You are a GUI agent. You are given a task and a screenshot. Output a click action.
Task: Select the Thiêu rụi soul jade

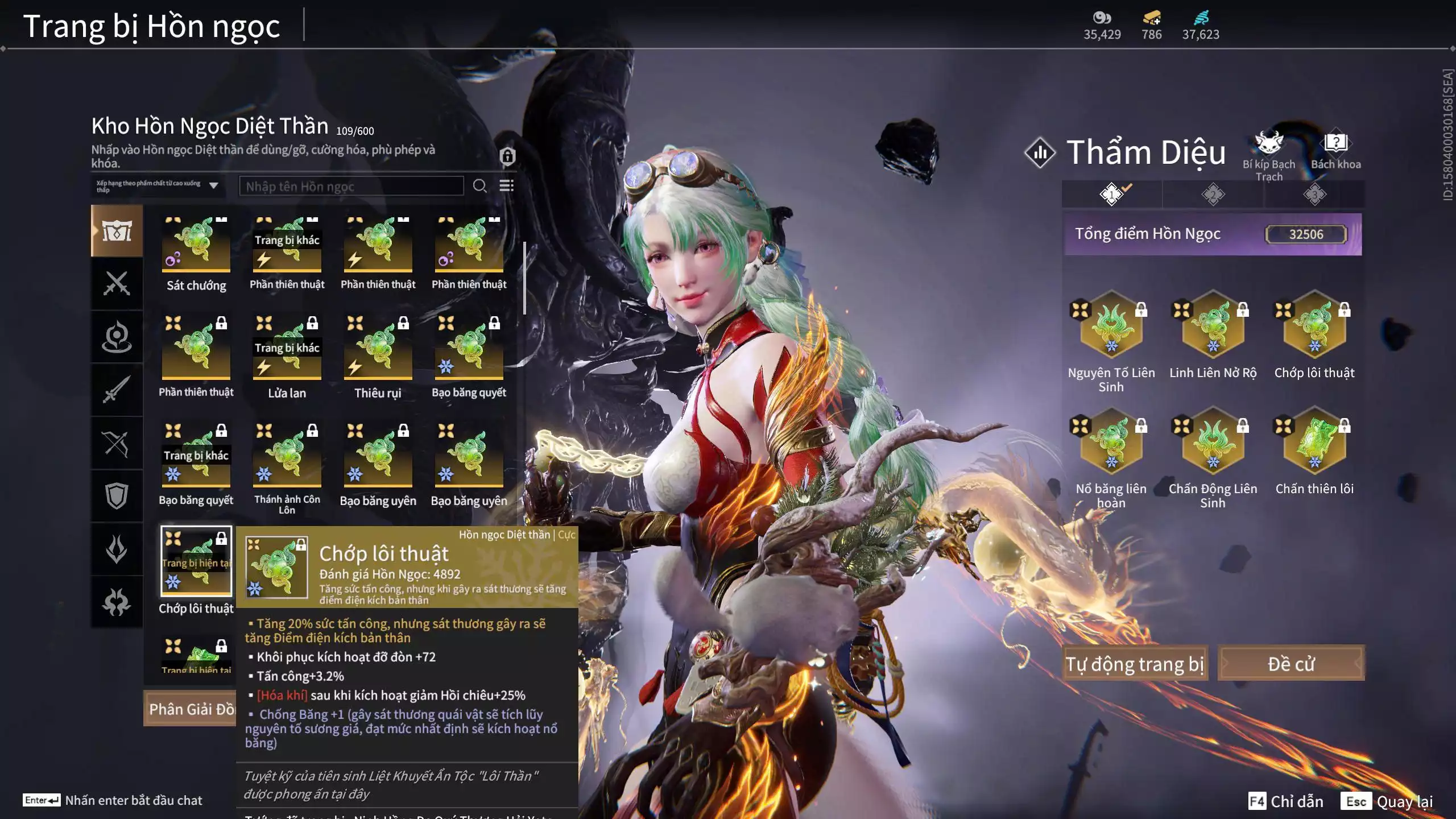378,352
